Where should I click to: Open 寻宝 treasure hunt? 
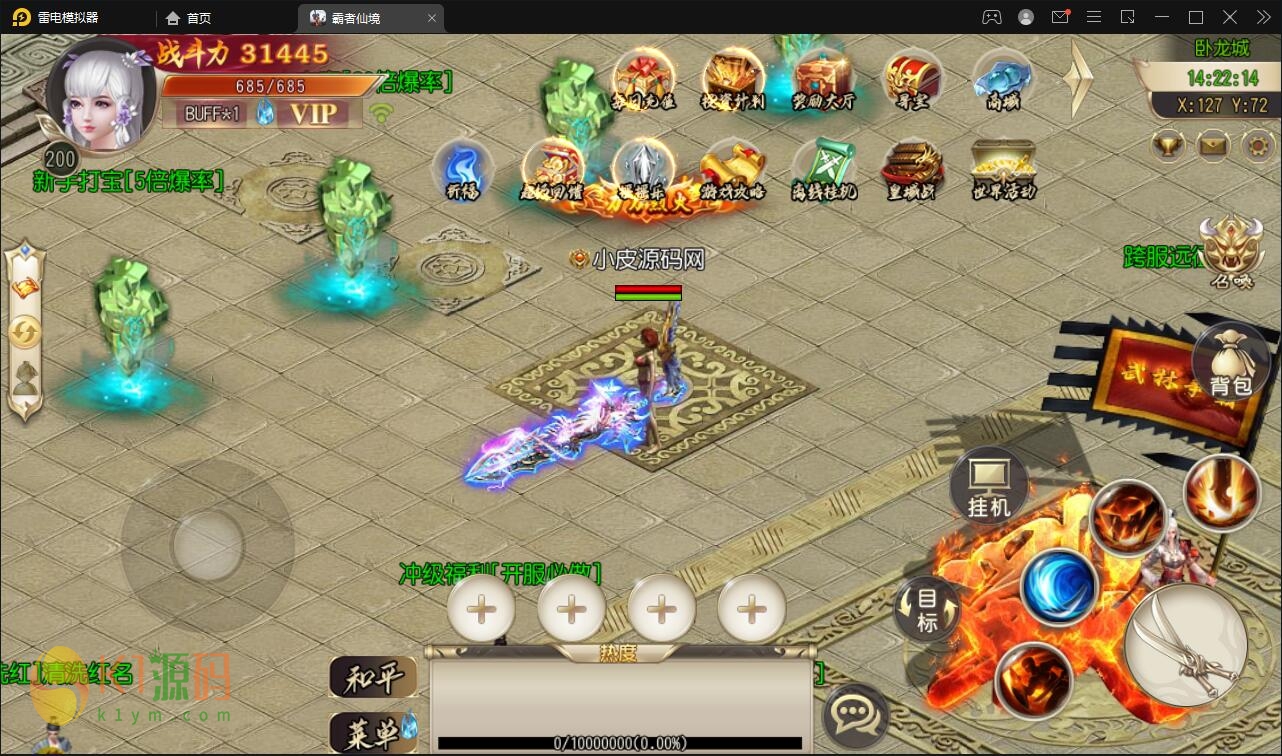[x=912, y=79]
